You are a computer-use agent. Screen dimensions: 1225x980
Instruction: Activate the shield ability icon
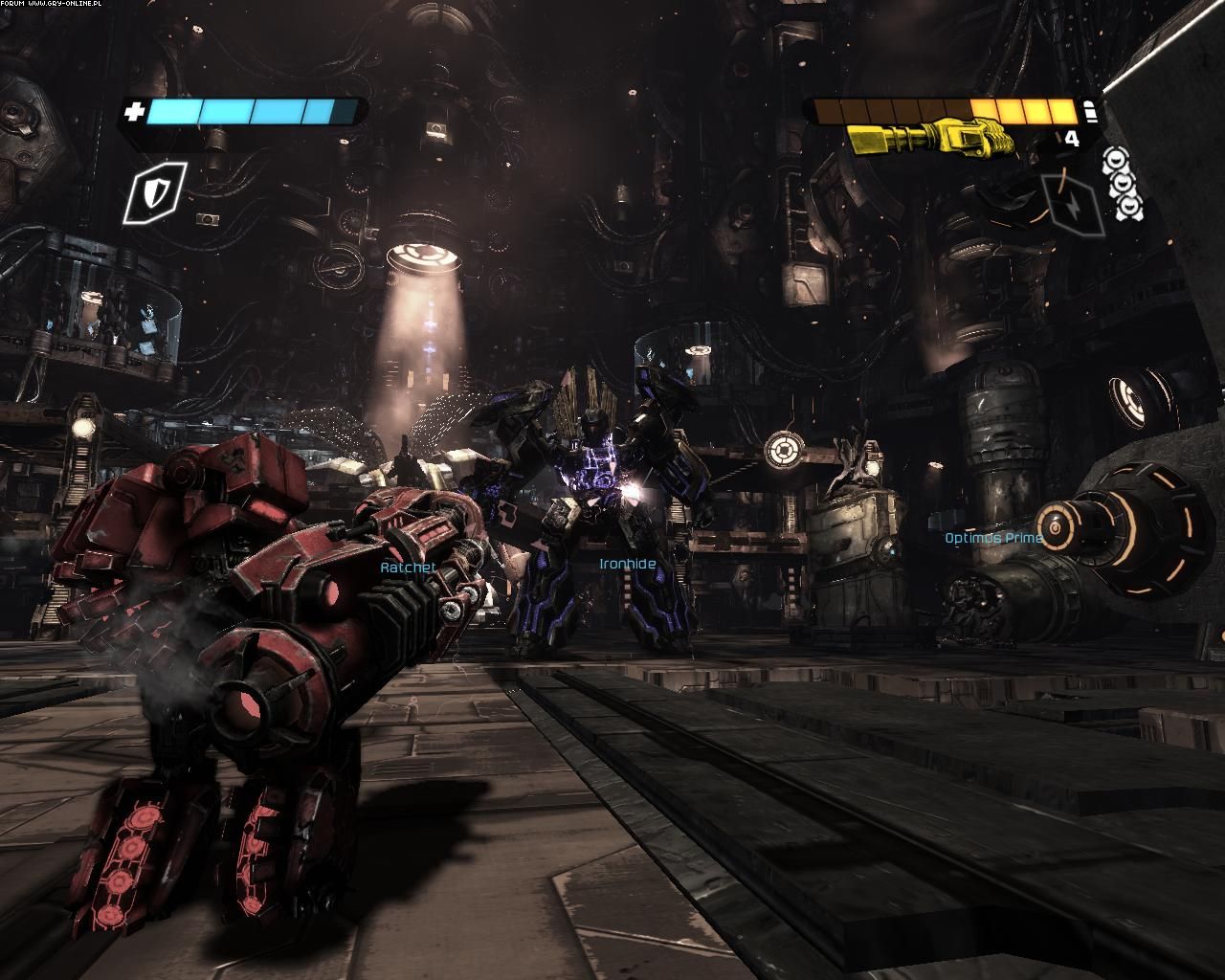click(x=154, y=191)
